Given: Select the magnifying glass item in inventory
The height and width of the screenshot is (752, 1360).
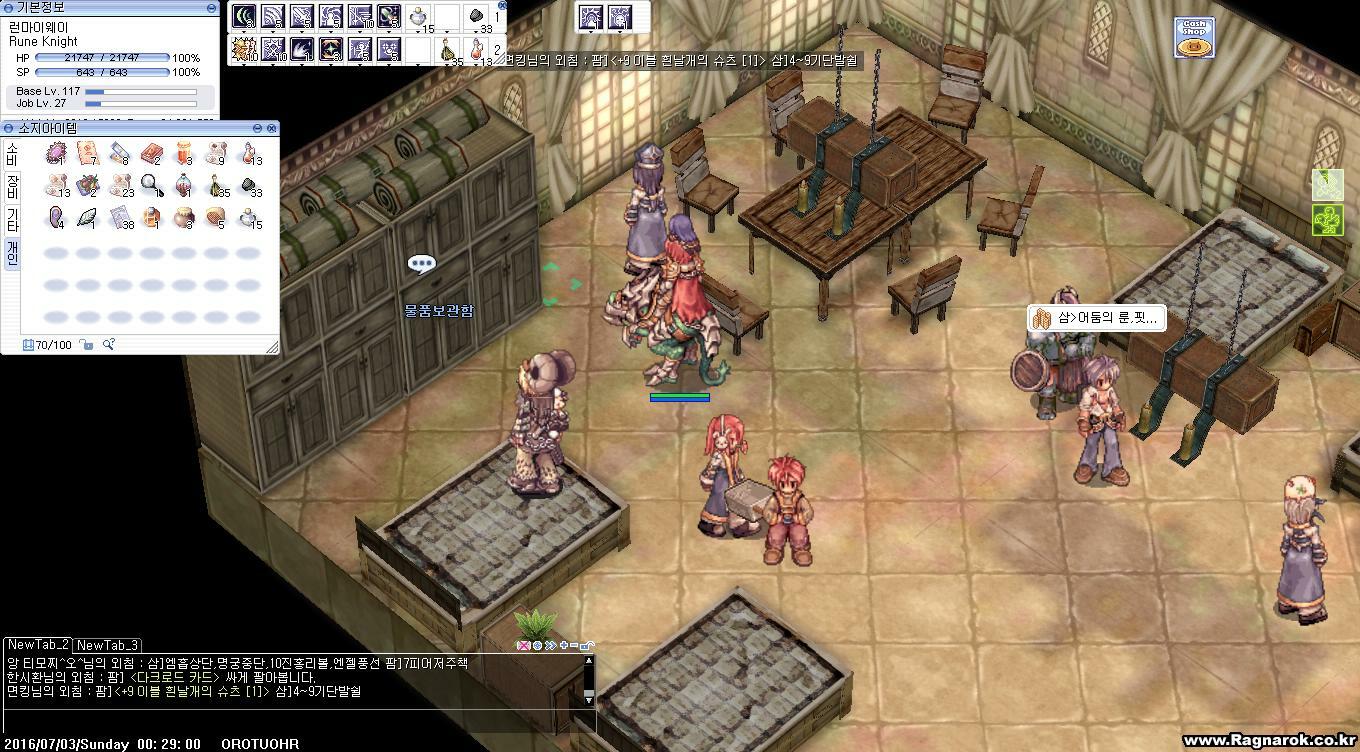Looking at the screenshot, I should [x=152, y=185].
